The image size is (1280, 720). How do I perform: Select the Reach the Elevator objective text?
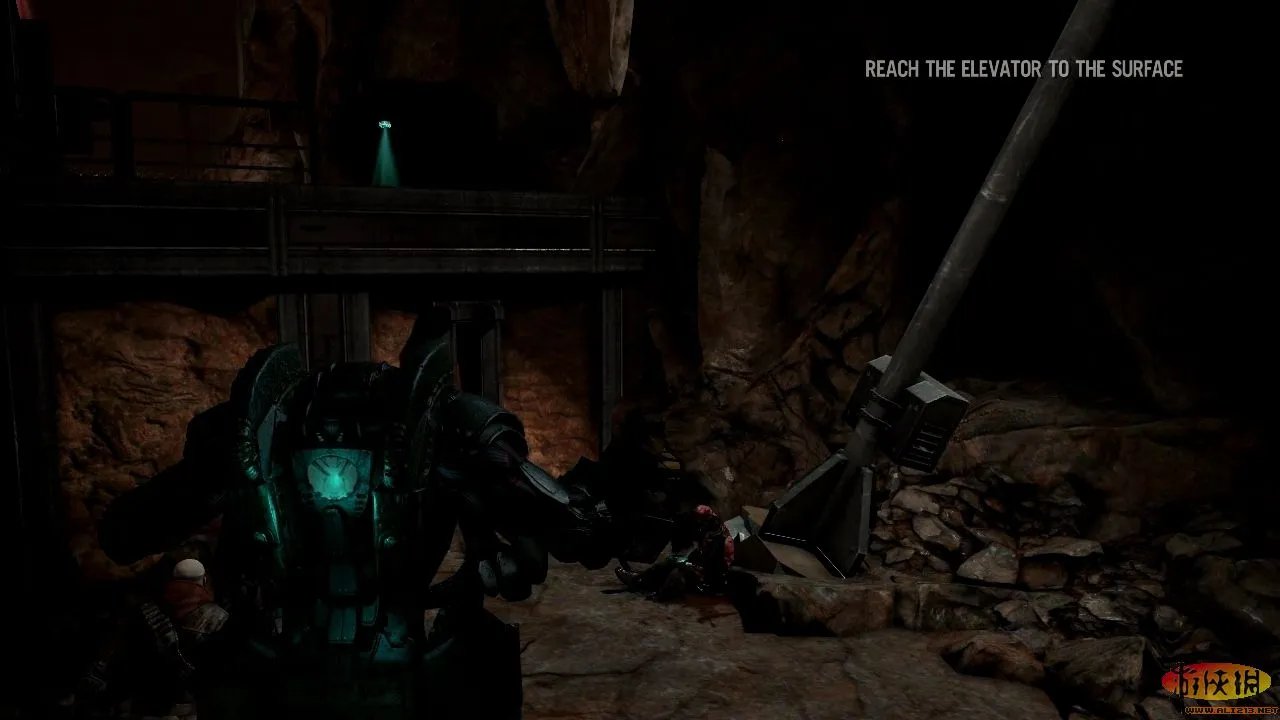click(1023, 69)
